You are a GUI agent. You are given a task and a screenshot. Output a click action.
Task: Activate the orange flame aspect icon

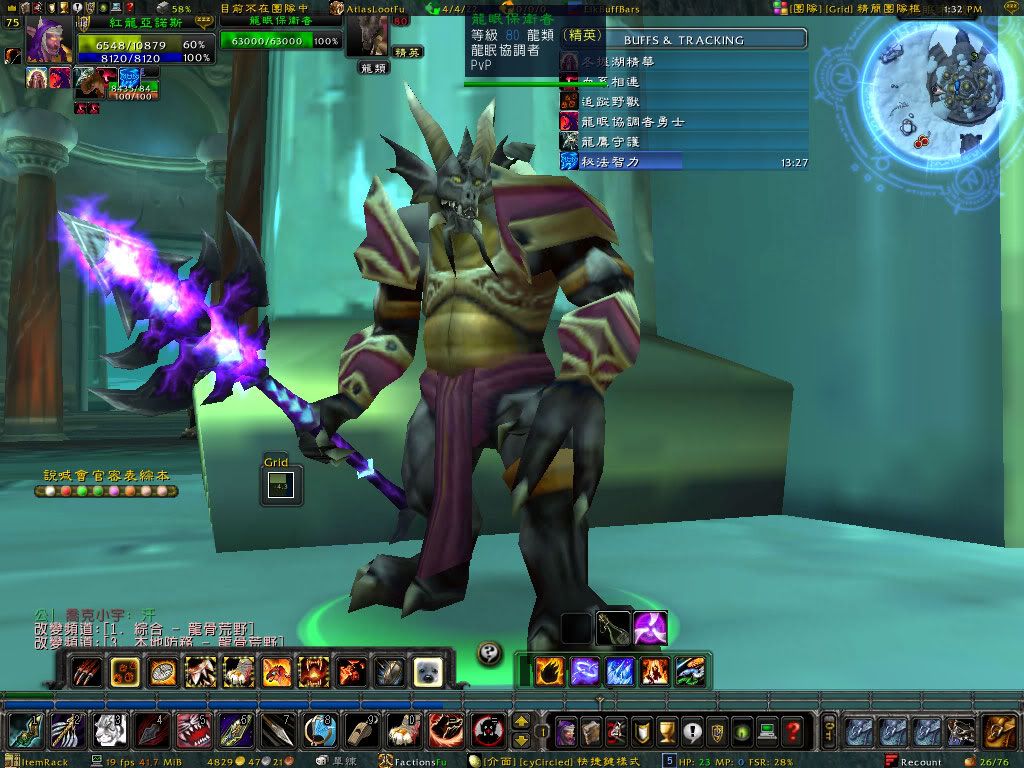pos(548,671)
